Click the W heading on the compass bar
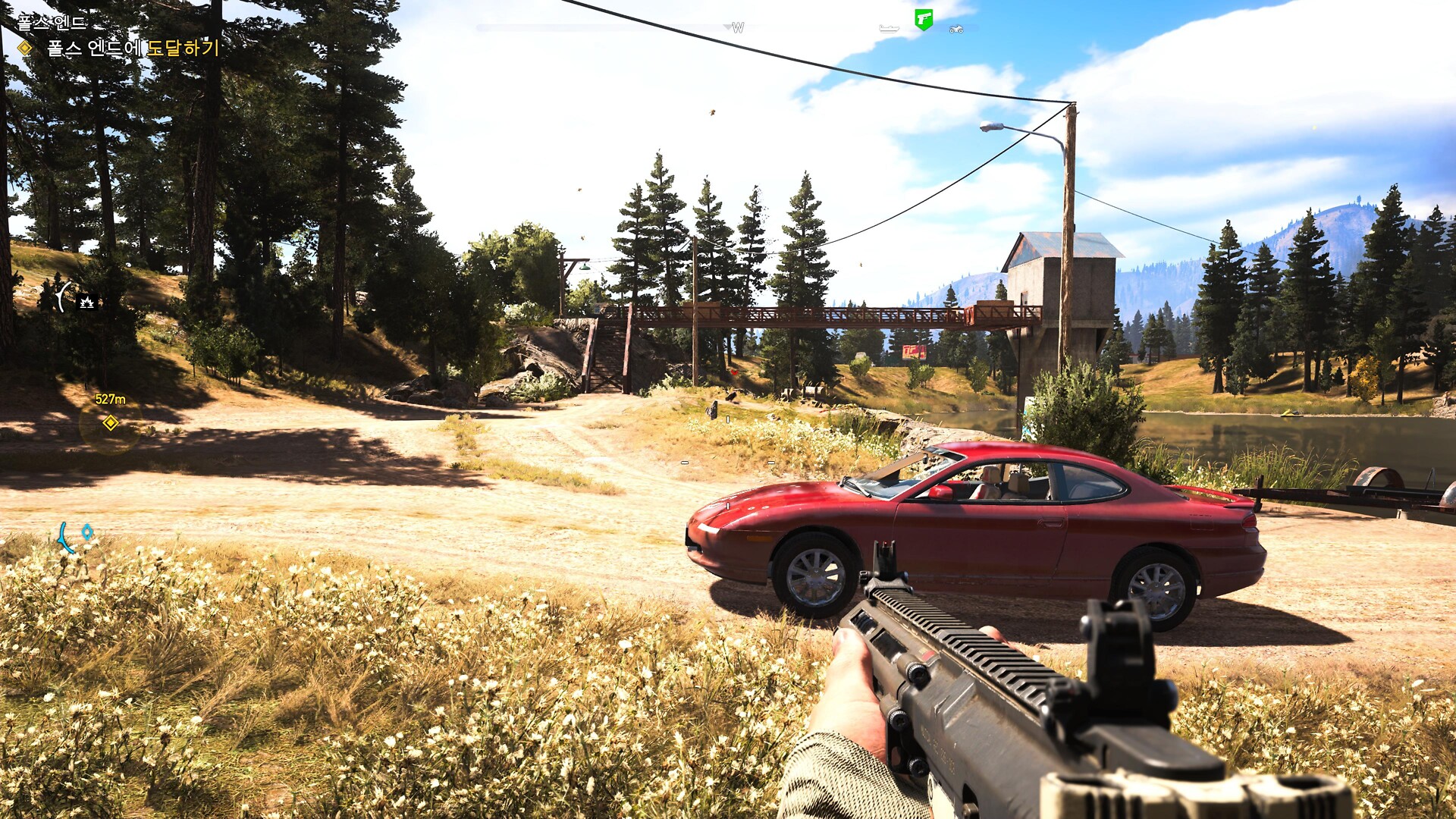1456x819 pixels. (x=738, y=28)
